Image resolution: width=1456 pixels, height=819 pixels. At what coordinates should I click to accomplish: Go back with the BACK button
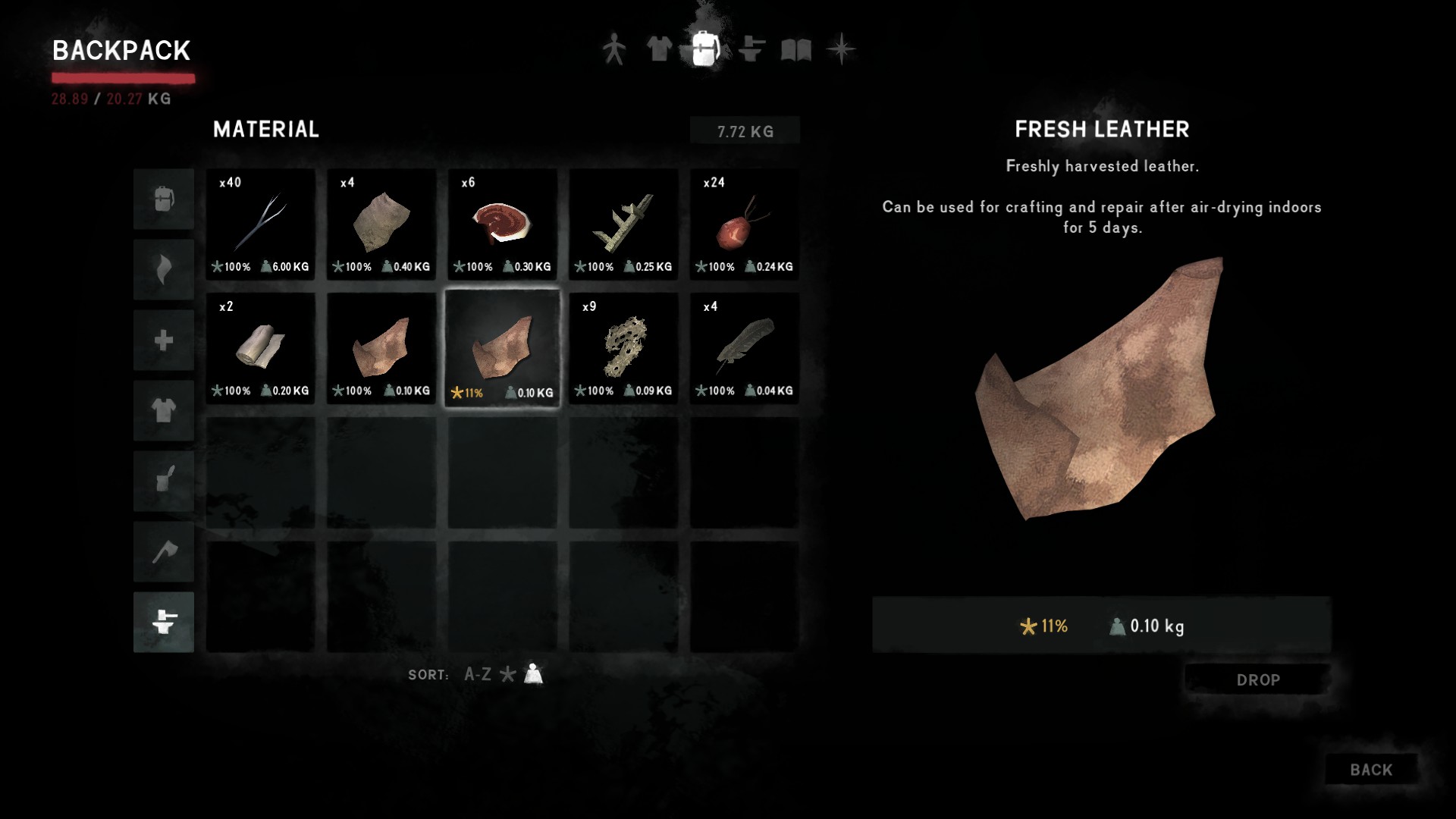1371,770
